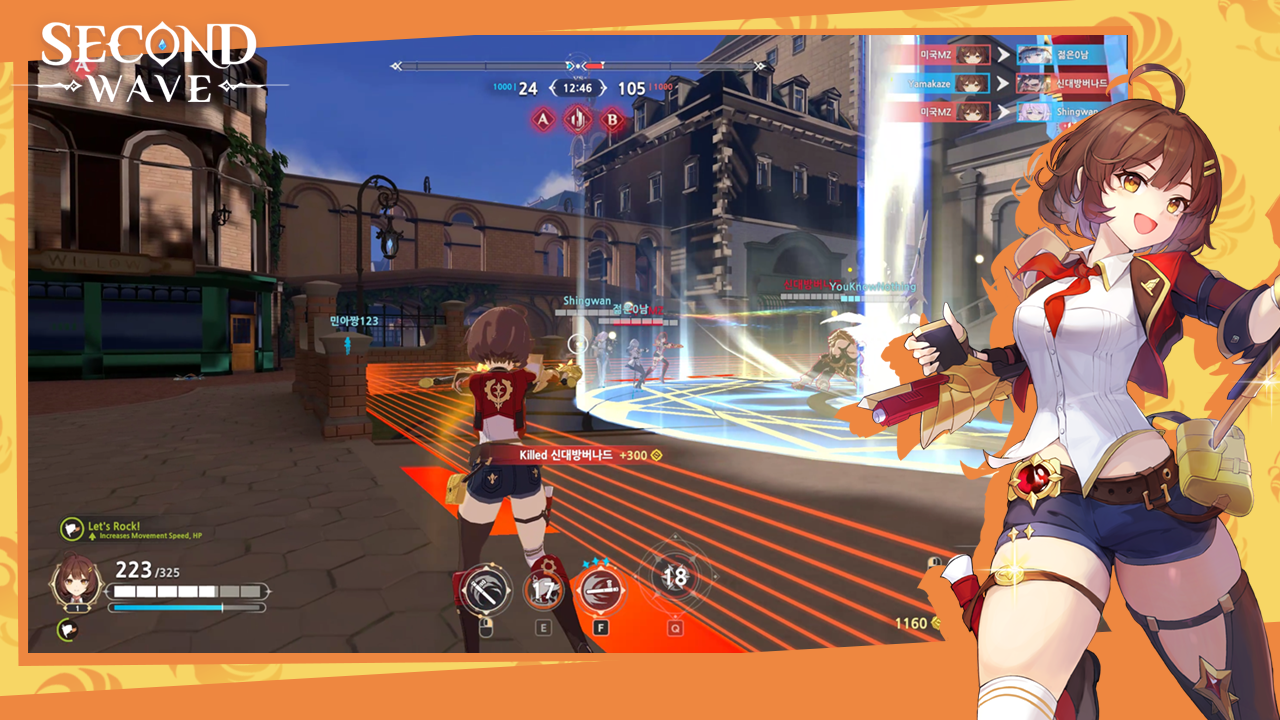Click red team score 105
The height and width of the screenshot is (720, 1280).
(x=631, y=88)
